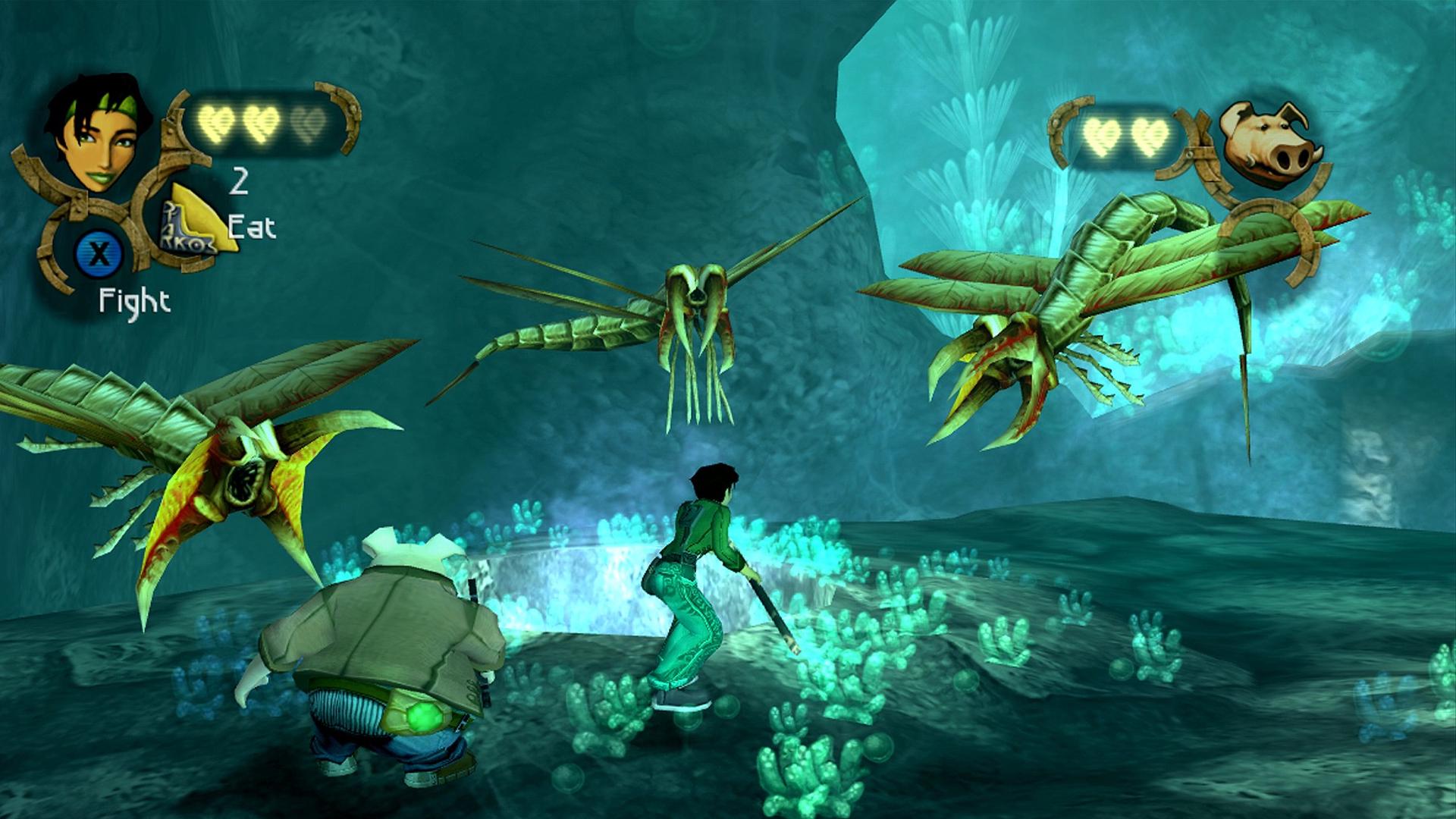Screen dimensions: 1456x819
Task: Click Pey'j crouching near the pool
Action: 379,645
